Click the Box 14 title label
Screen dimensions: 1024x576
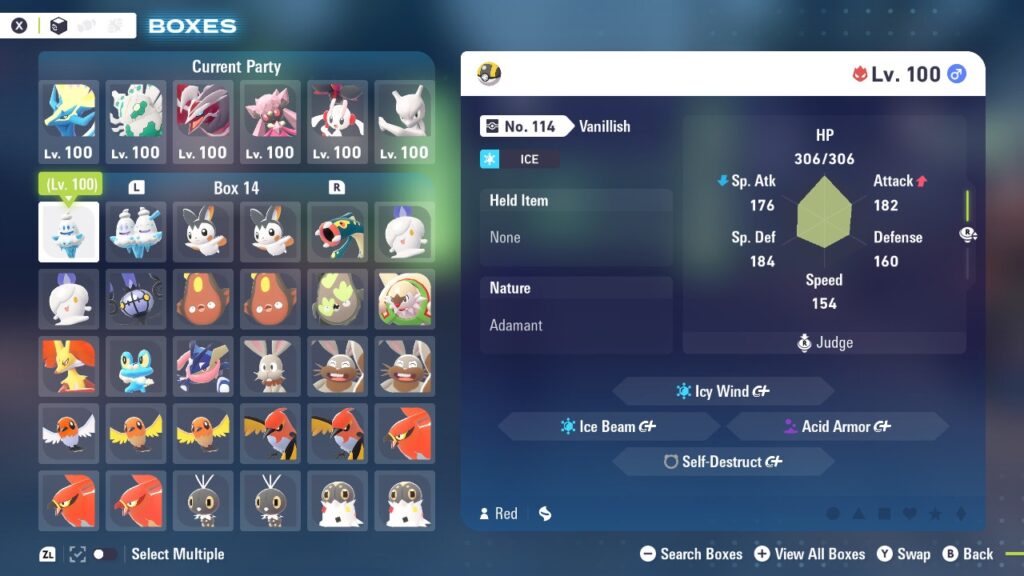point(236,188)
